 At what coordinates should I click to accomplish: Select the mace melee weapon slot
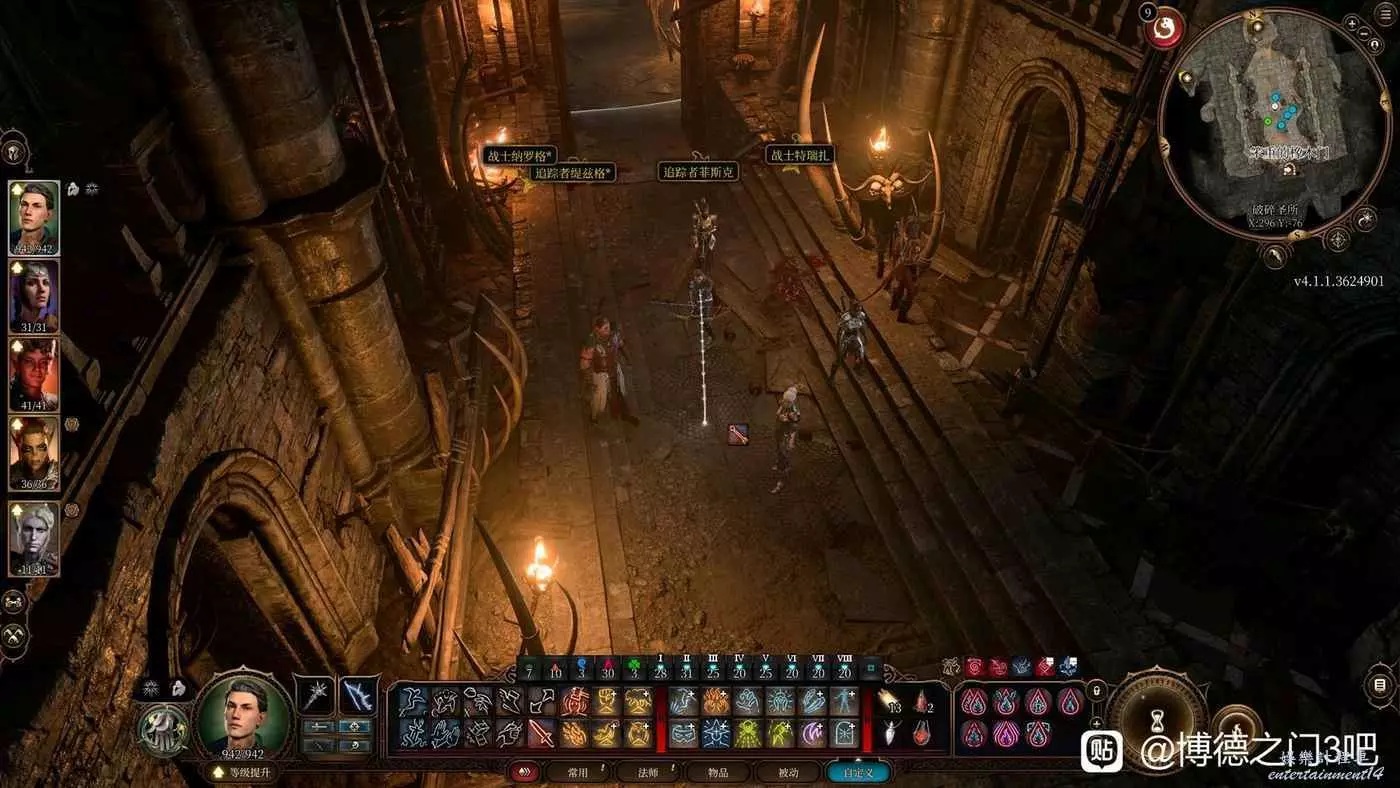coord(320,694)
